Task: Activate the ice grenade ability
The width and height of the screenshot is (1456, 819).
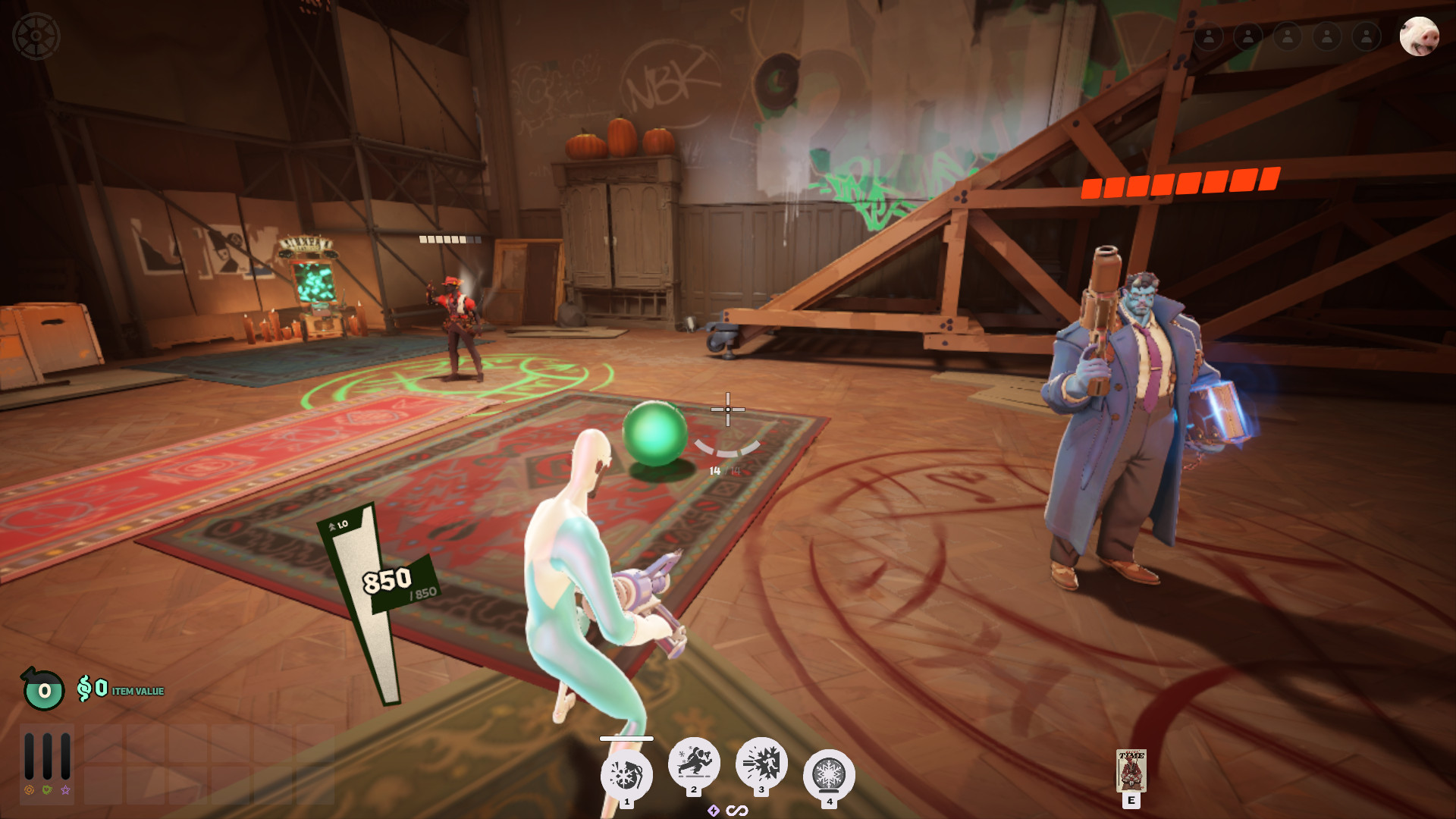Action: [x=626, y=775]
